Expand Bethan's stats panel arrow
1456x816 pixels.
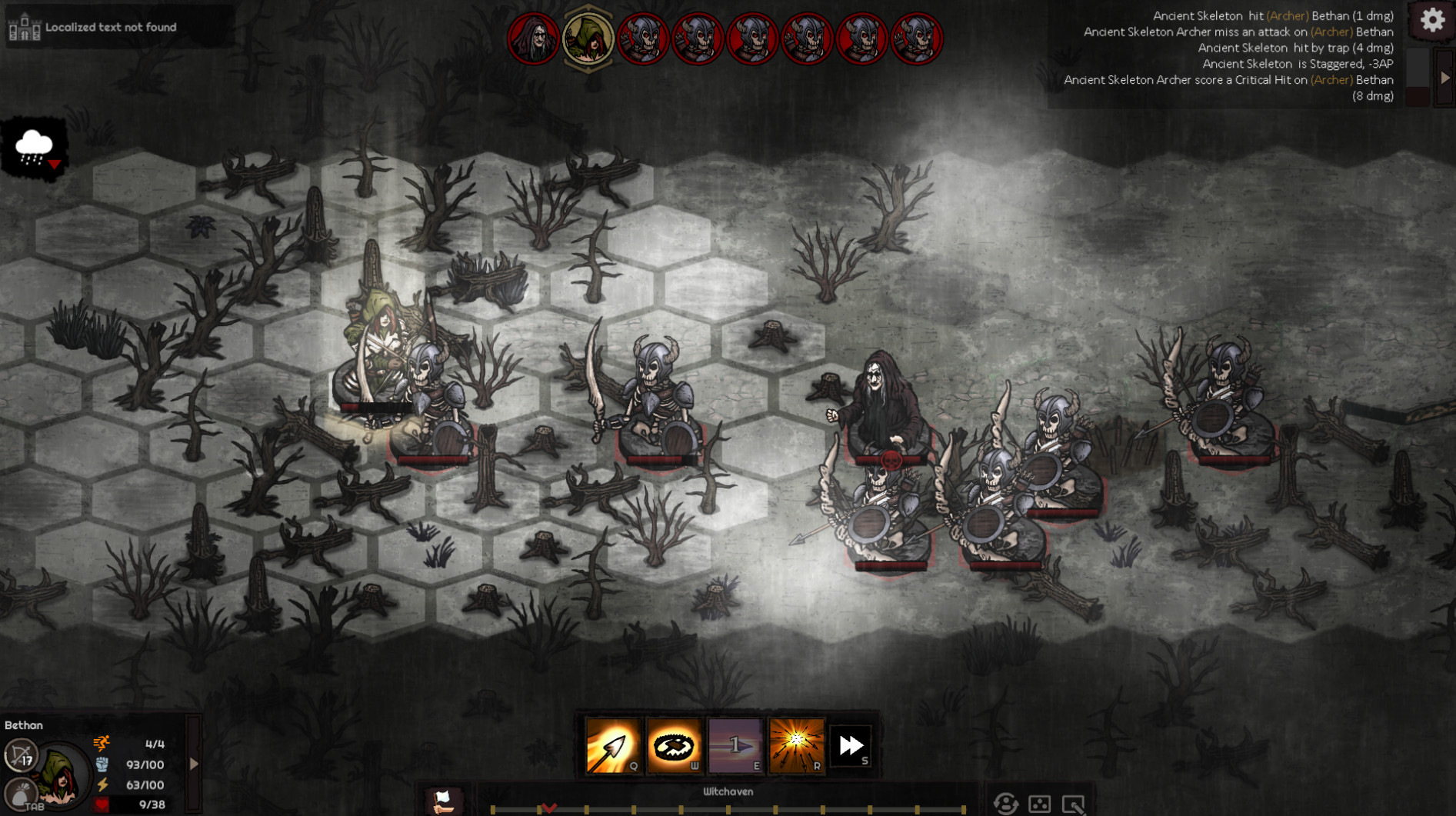coord(194,764)
